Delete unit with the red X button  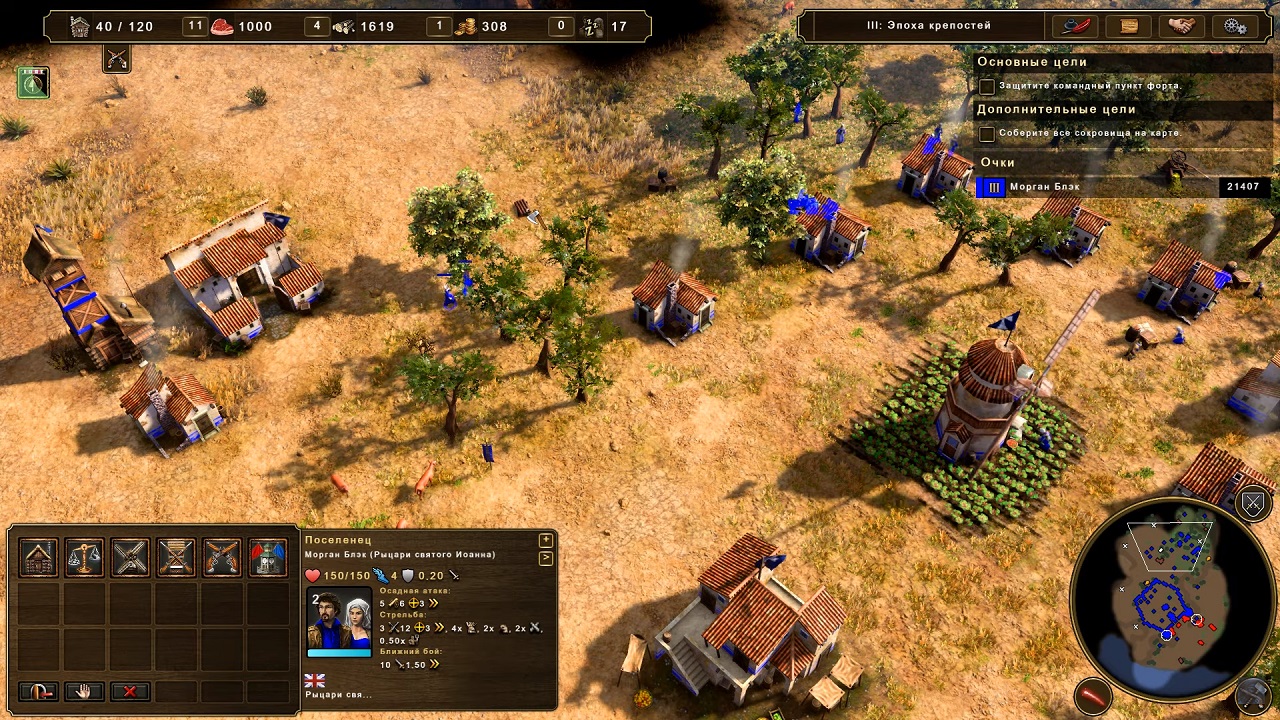point(130,691)
